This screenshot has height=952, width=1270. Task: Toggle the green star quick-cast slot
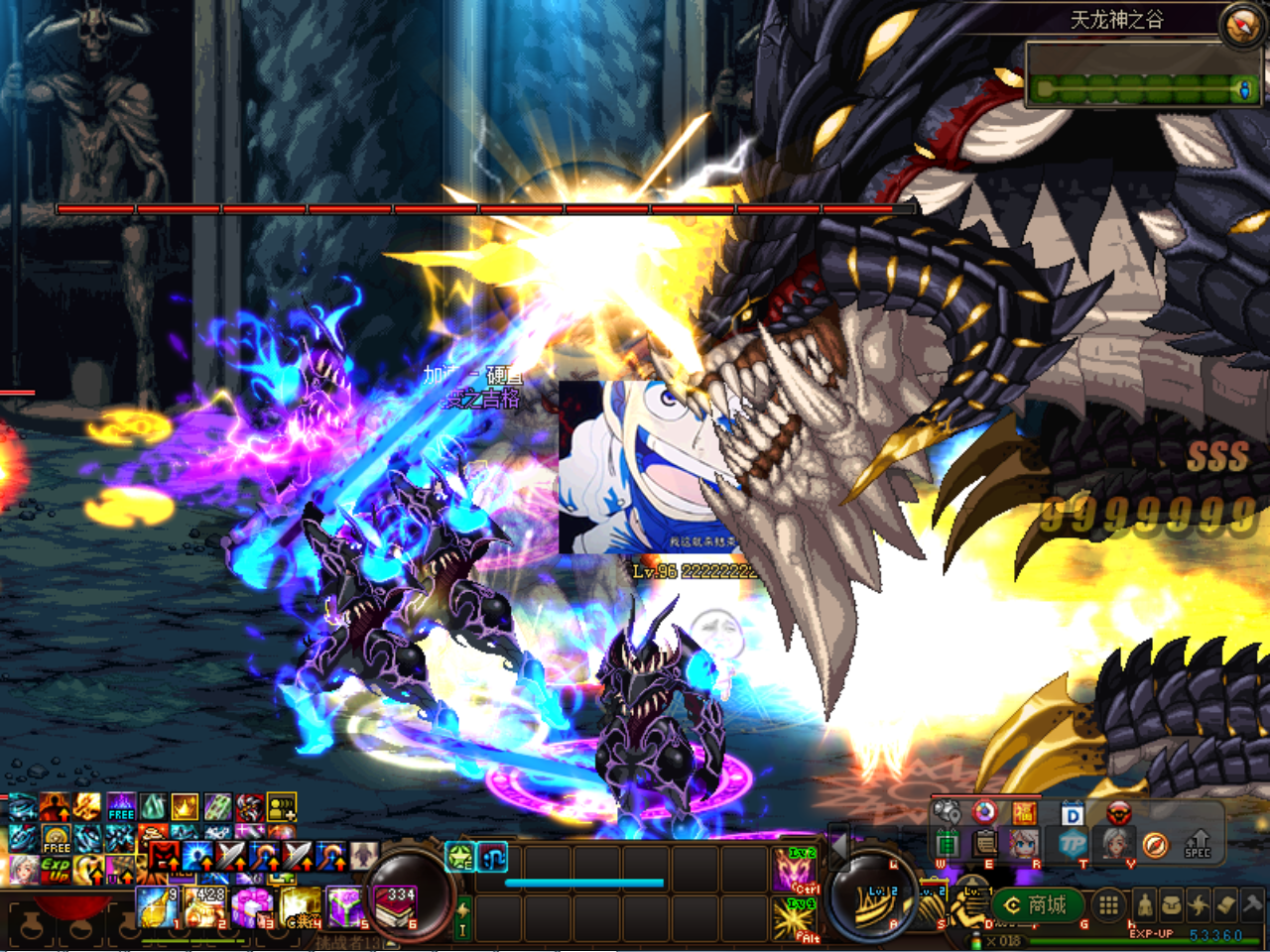[x=459, y=855]
